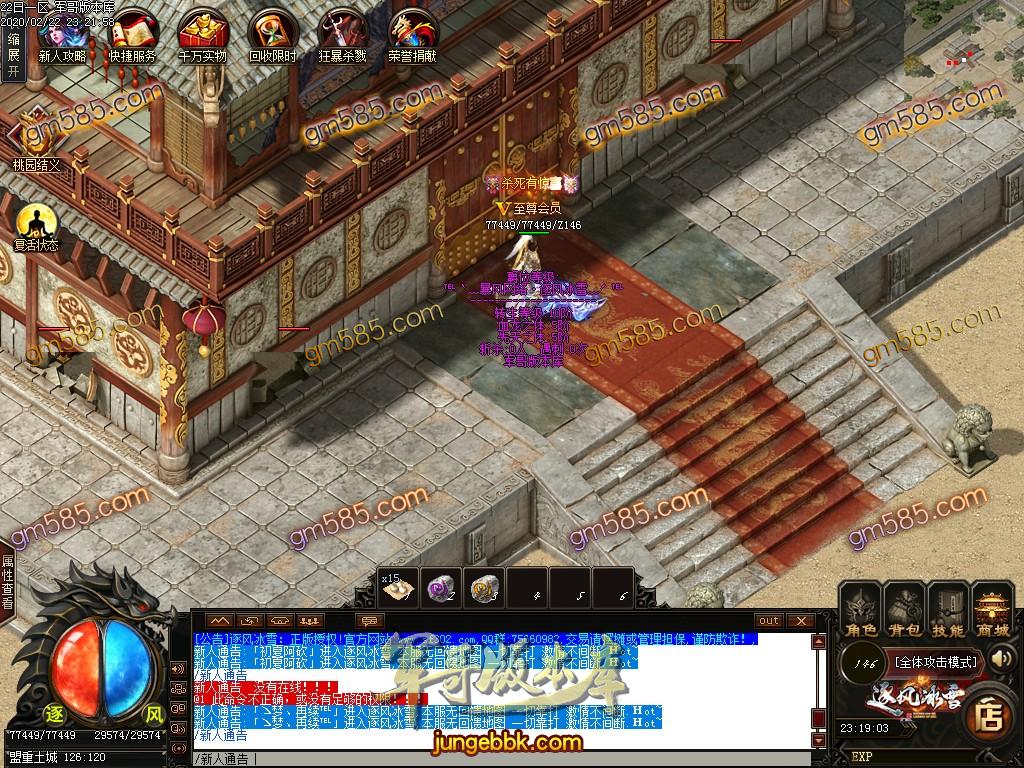1024x768 pixels.
Task: Select the 狂暴杀戮 sword icon
Action: coord(342,32)
